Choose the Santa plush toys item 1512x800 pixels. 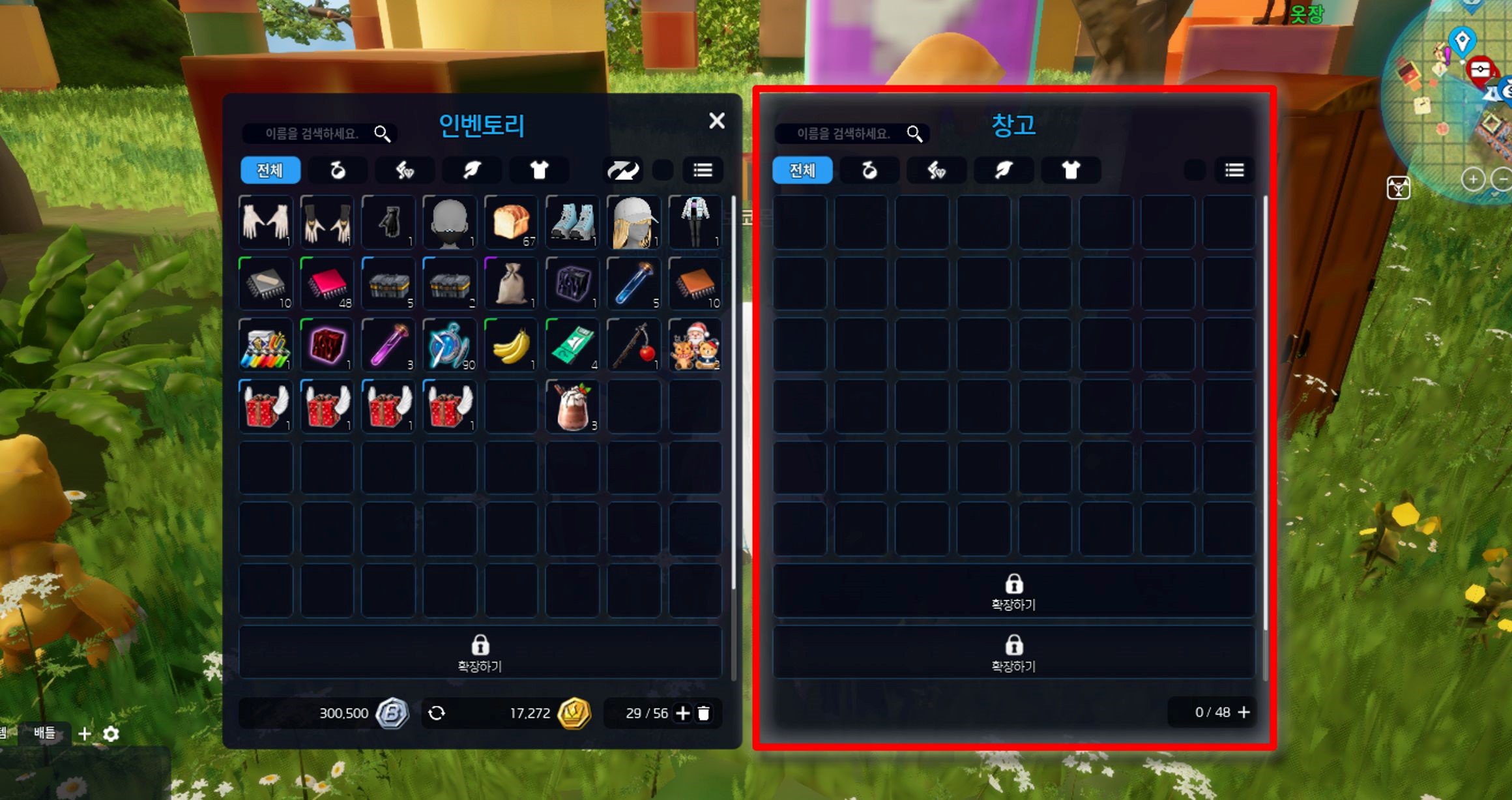(695, 346)
